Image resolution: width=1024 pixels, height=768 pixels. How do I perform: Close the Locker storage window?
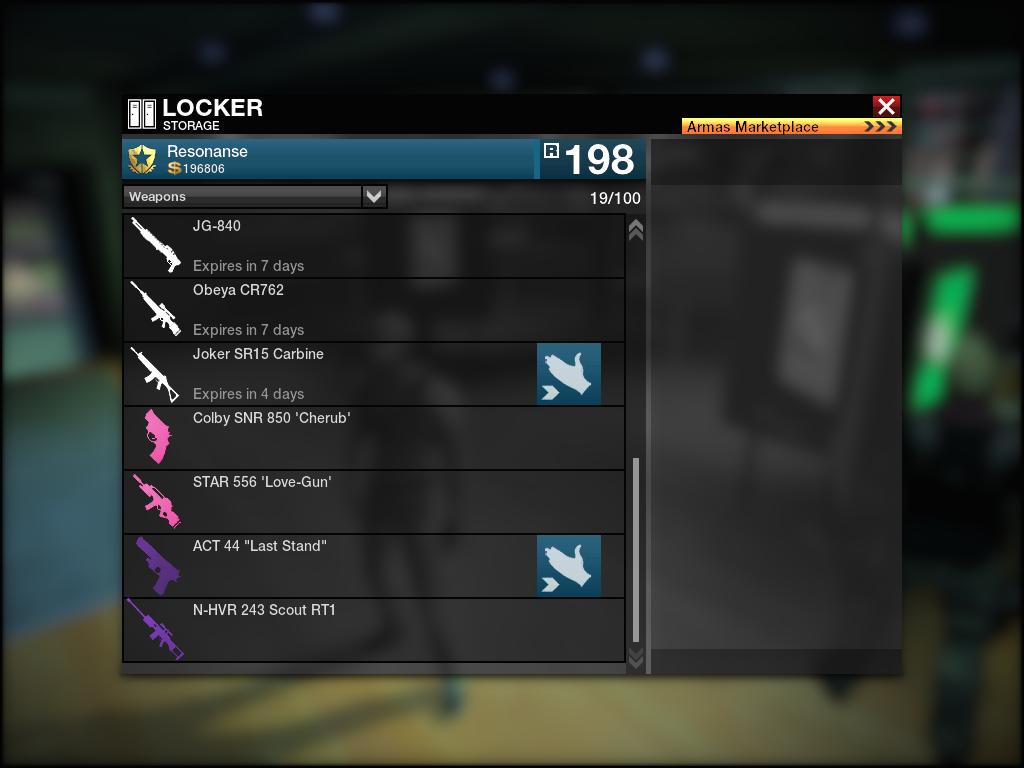pos(886,106)
